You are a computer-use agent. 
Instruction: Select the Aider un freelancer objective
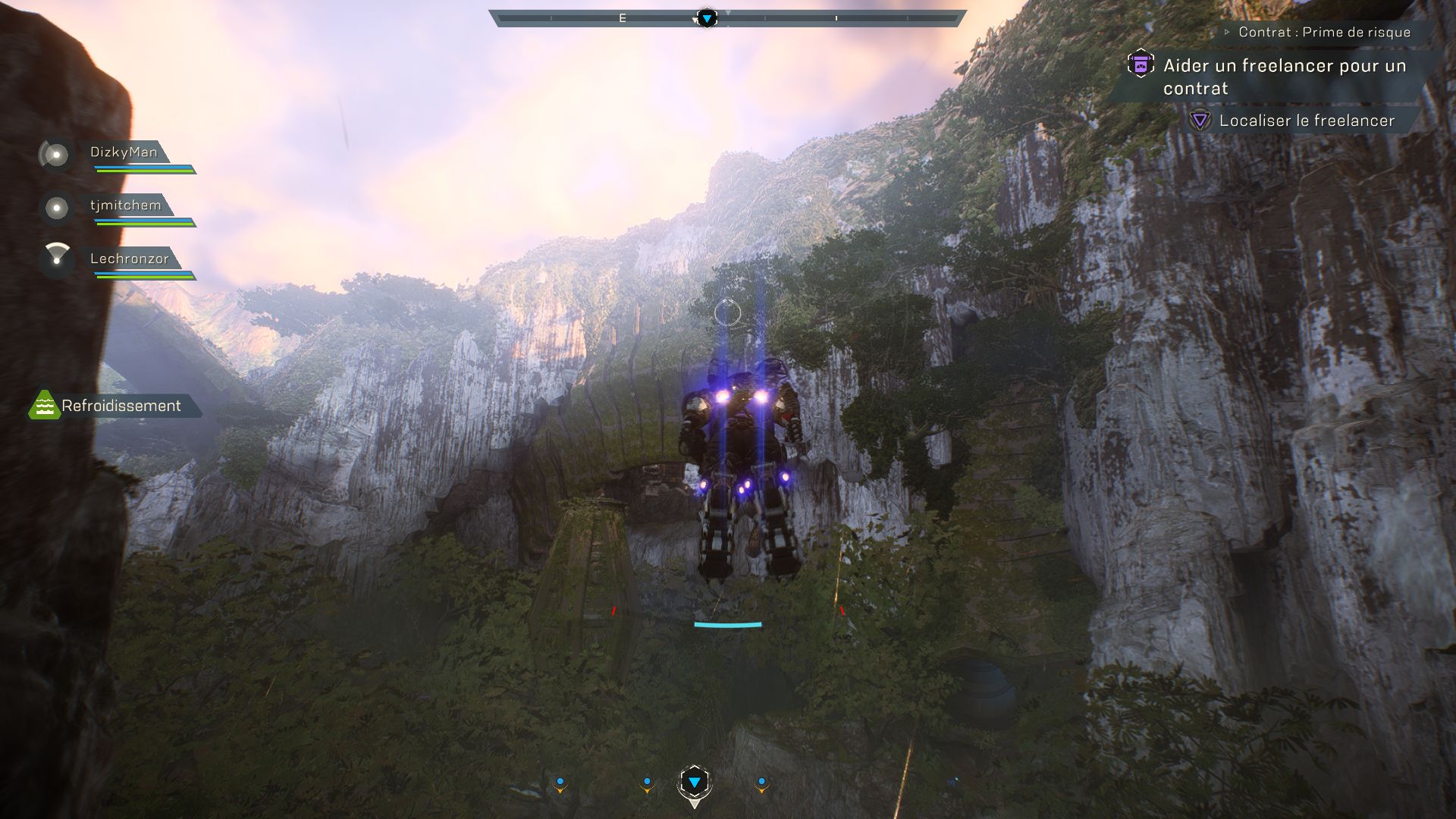(x=1285, y=77)
